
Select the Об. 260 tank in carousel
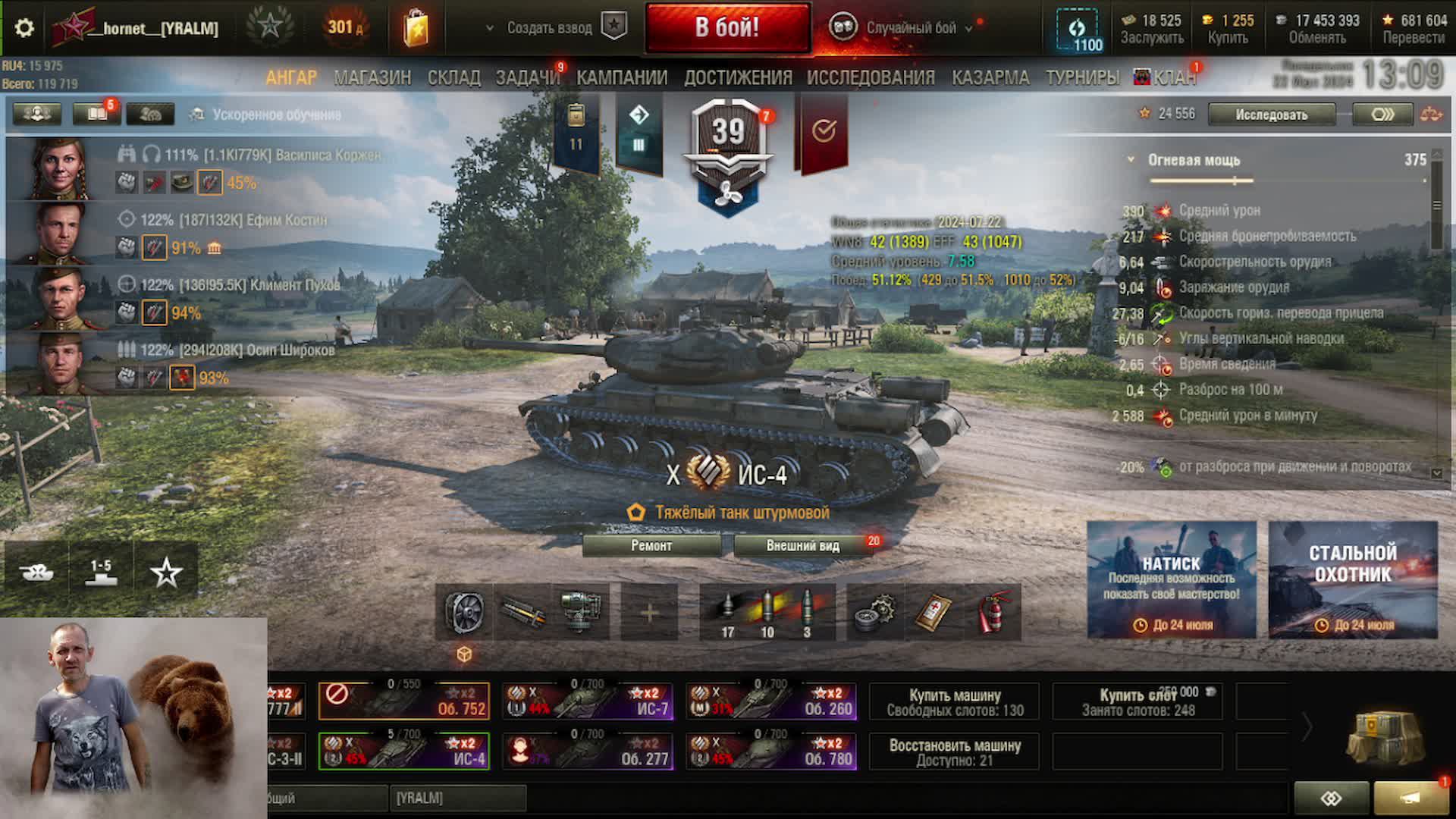tap(771, 701)
